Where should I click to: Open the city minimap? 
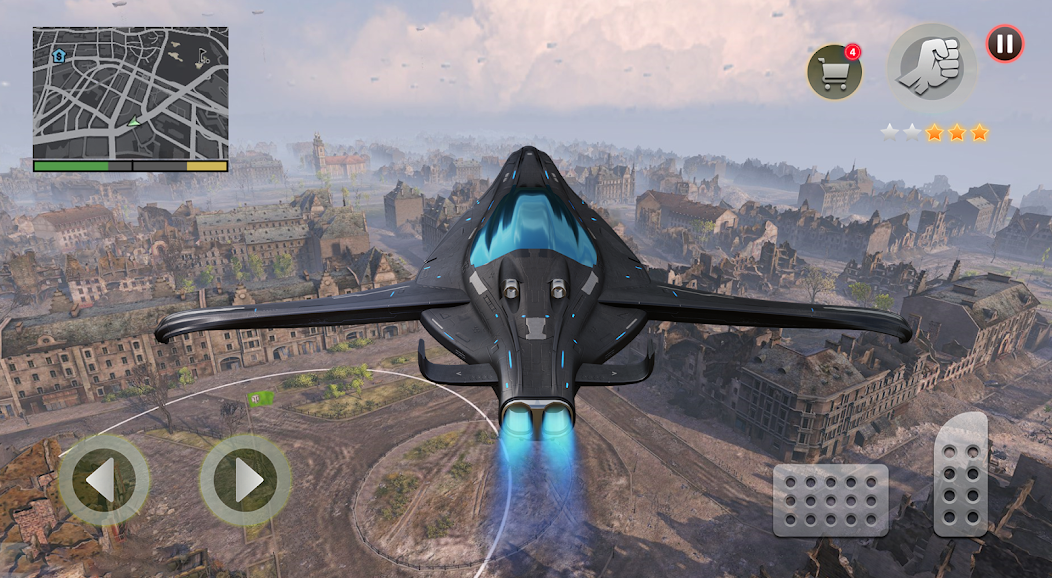[130, 93]
